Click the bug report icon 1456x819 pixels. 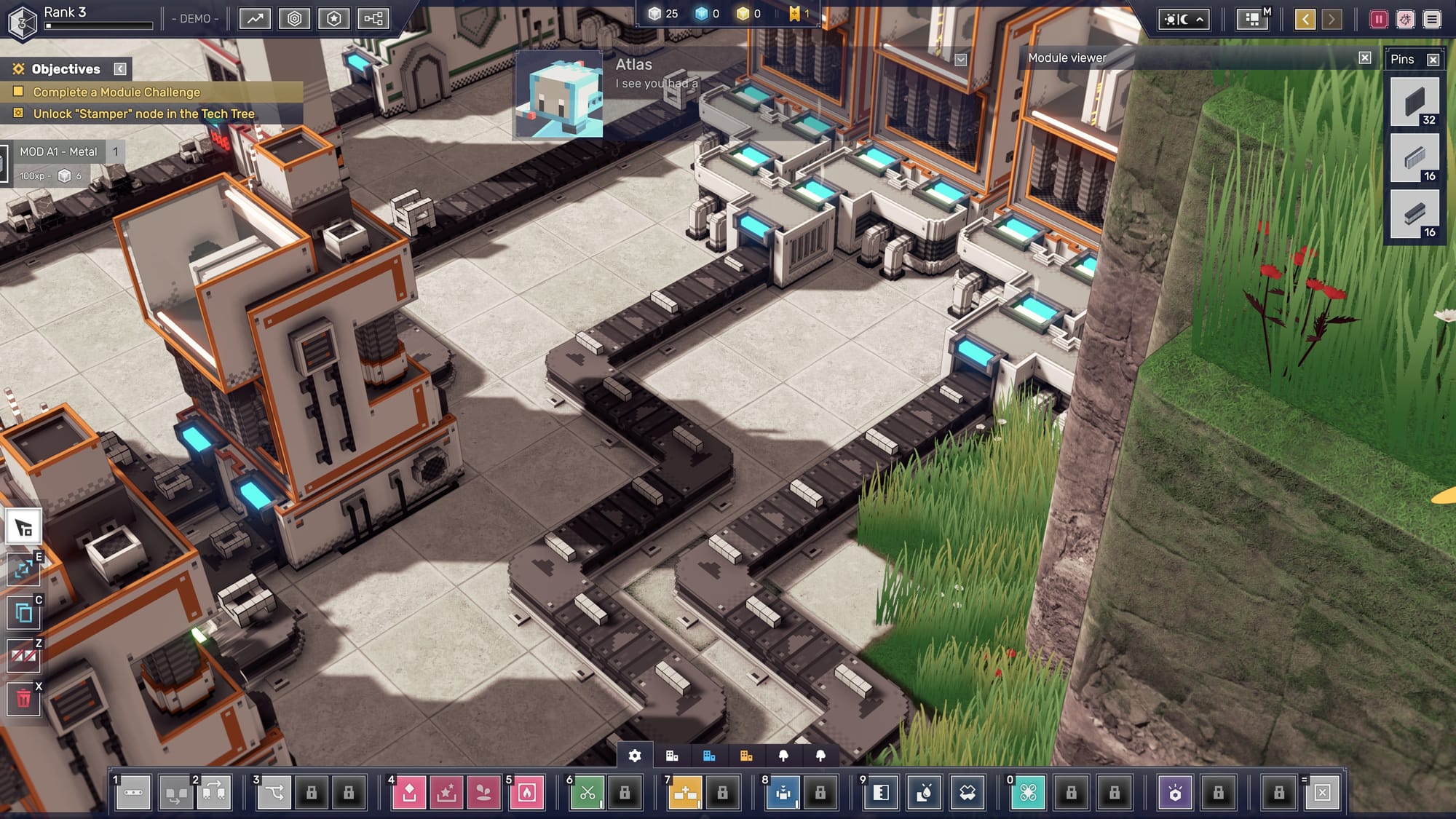[1405, 20]
